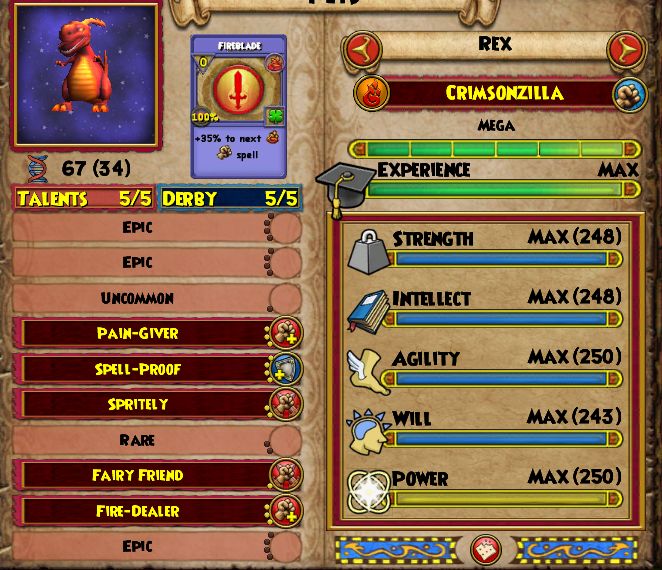Select the Pain-Giver talent row
Image resolution: width=662 pixels, height=570 pixels.
140,333
